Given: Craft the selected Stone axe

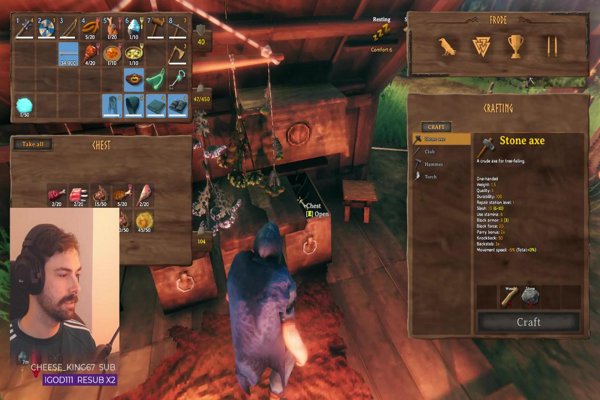Looking at the screenshot, I should (x=528, y=322).
